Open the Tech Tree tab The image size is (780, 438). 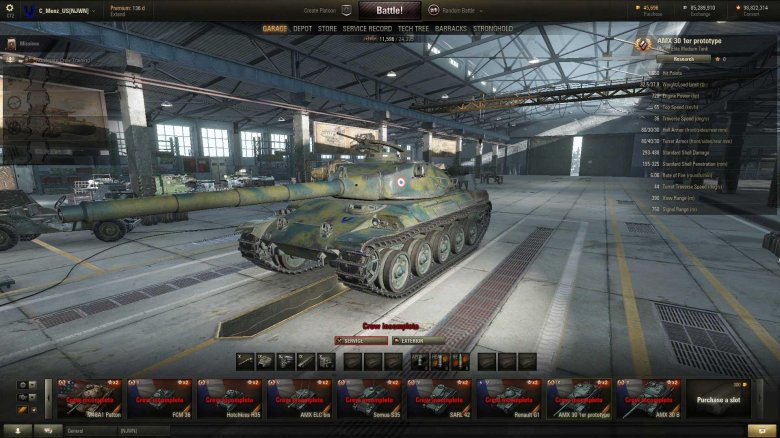pyautogui.click(x=412, y=29)
